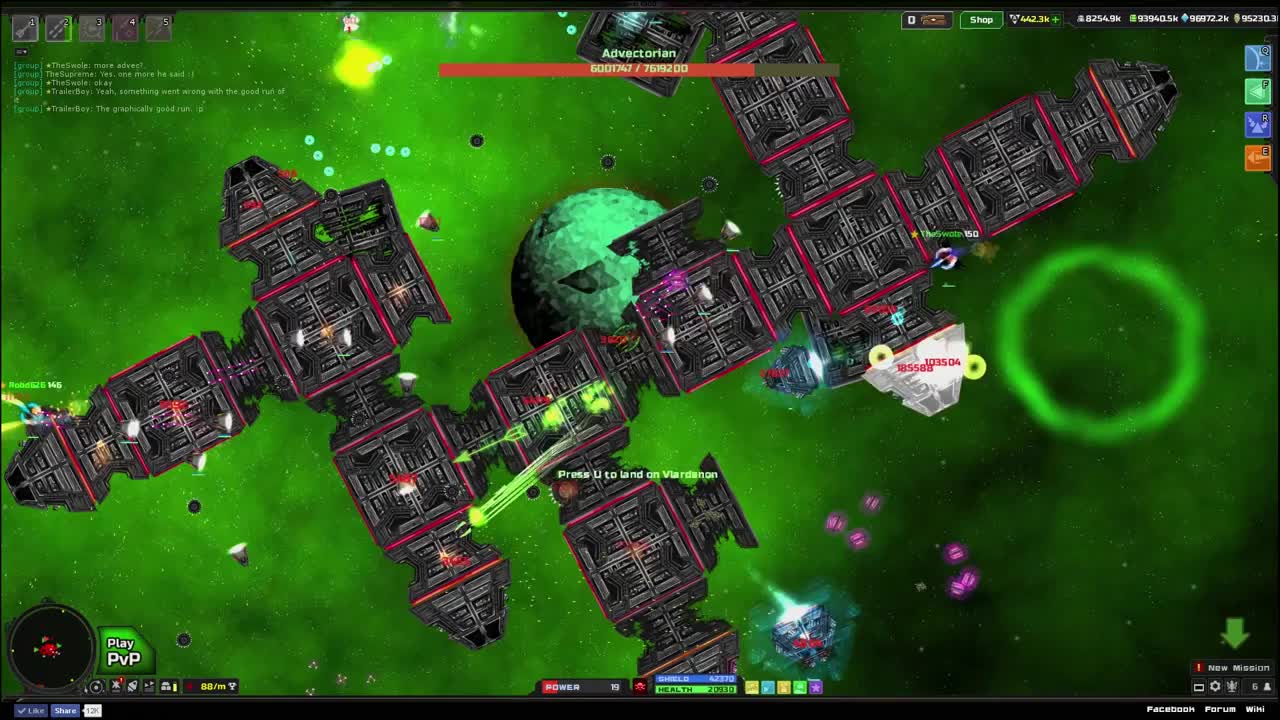Screen dimensions: 1280x720
Task: Expand the top blue side panel on the right edge
Action: (x=1257, y=58)
